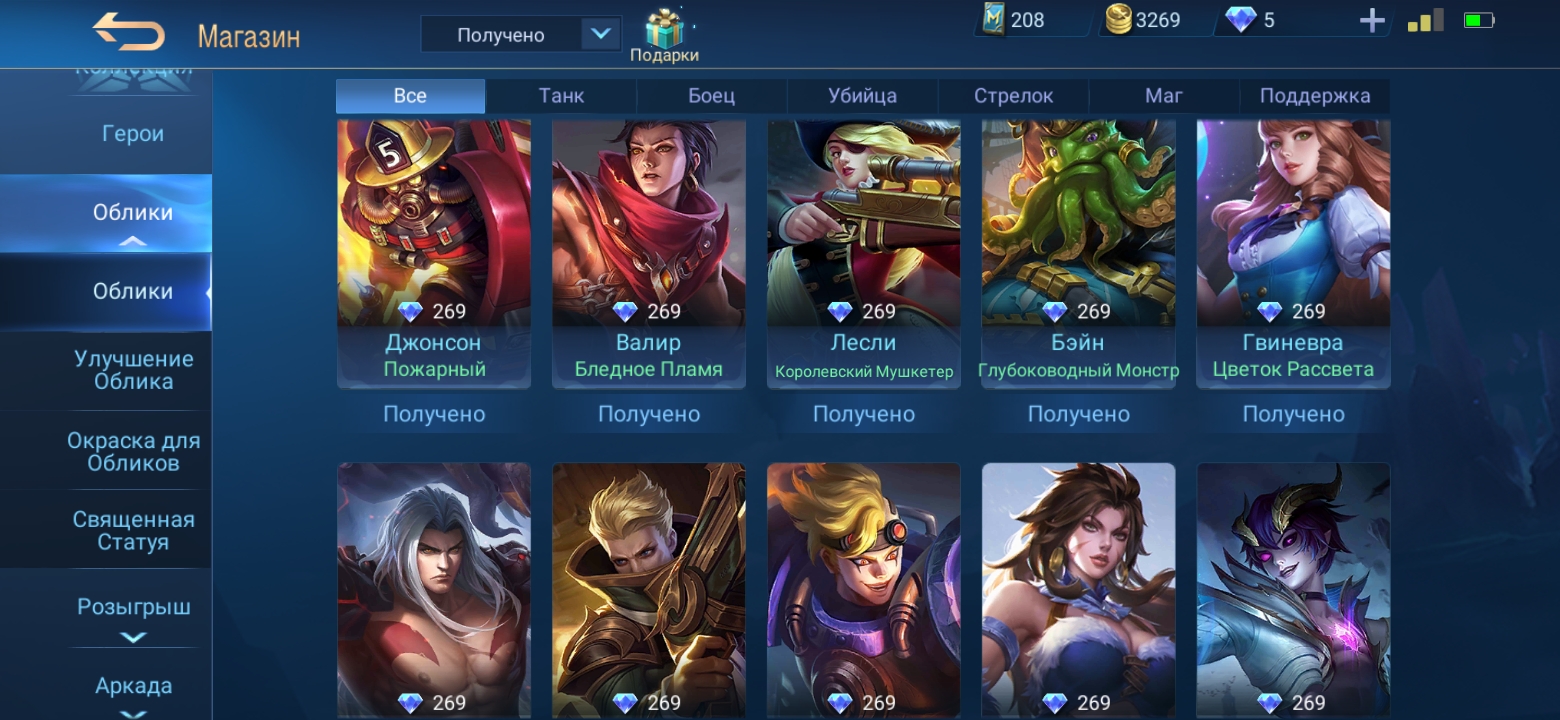This screenshot has width=1560, height=720.
Task: Filter skins by Маг
Action: (x=1163, y=96)
